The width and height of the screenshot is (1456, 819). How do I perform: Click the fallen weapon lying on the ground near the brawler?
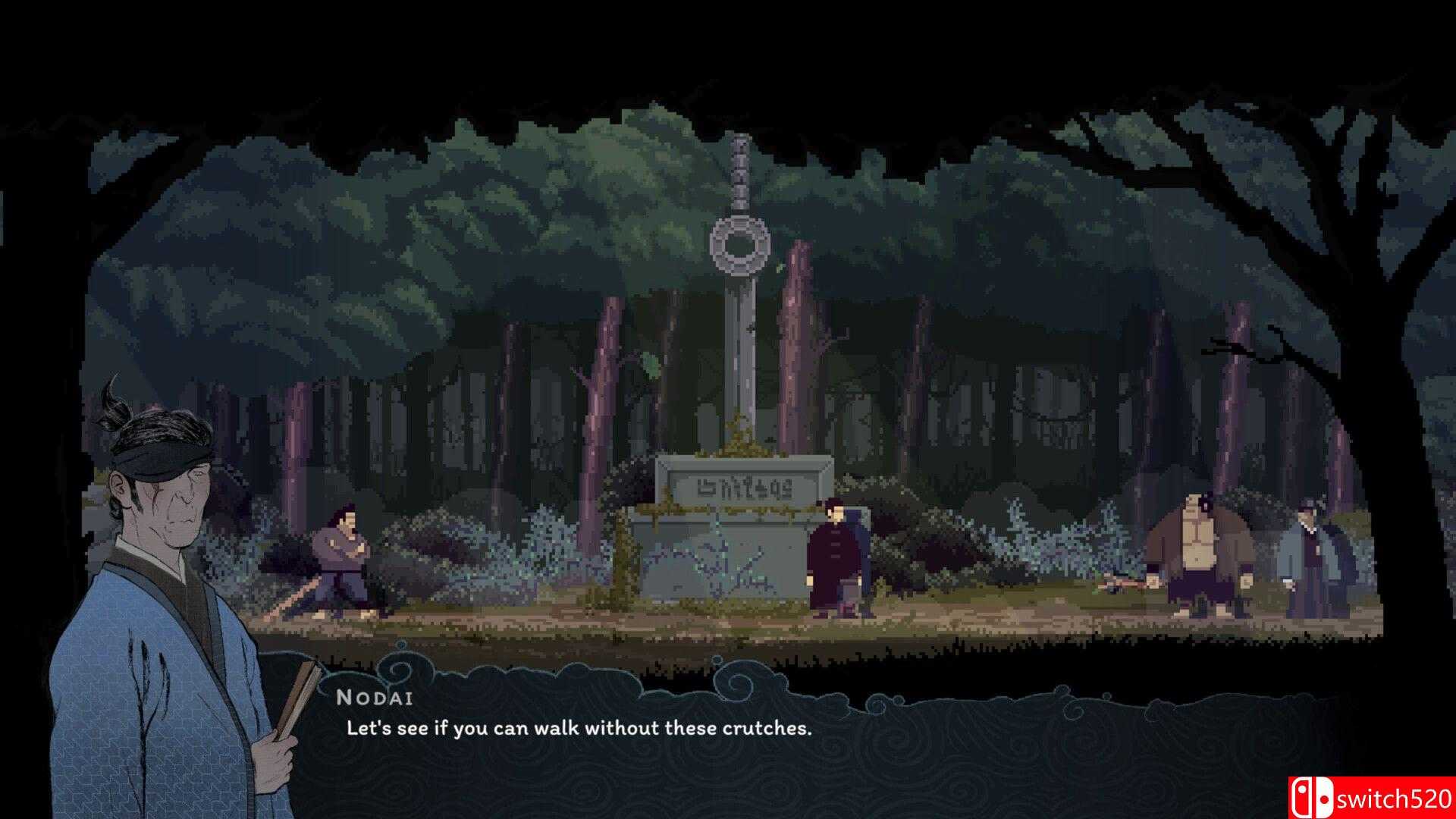pyautogui.click(x=1126, y=584)
